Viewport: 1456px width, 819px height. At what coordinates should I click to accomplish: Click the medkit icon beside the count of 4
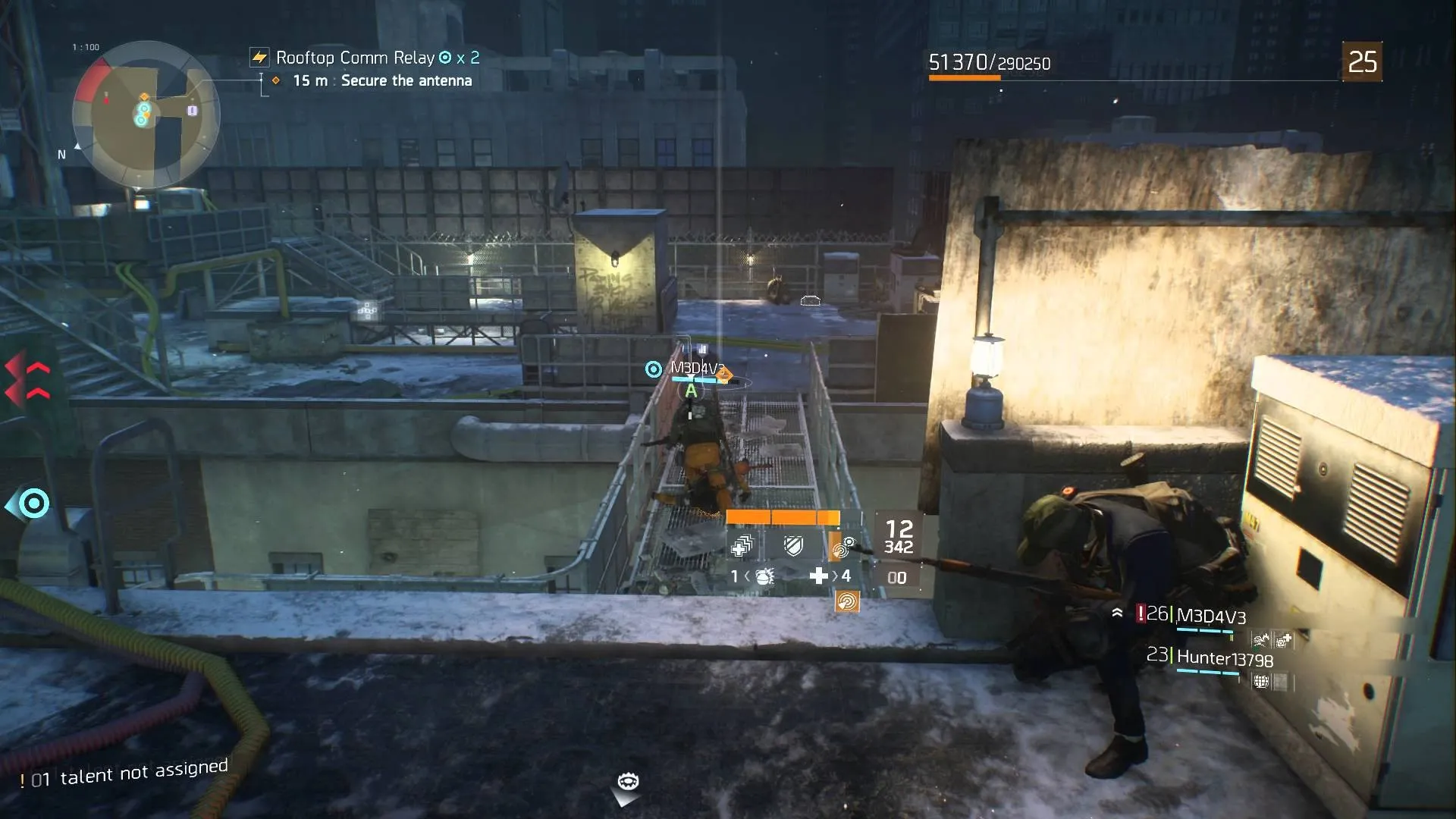coord(819,576)
